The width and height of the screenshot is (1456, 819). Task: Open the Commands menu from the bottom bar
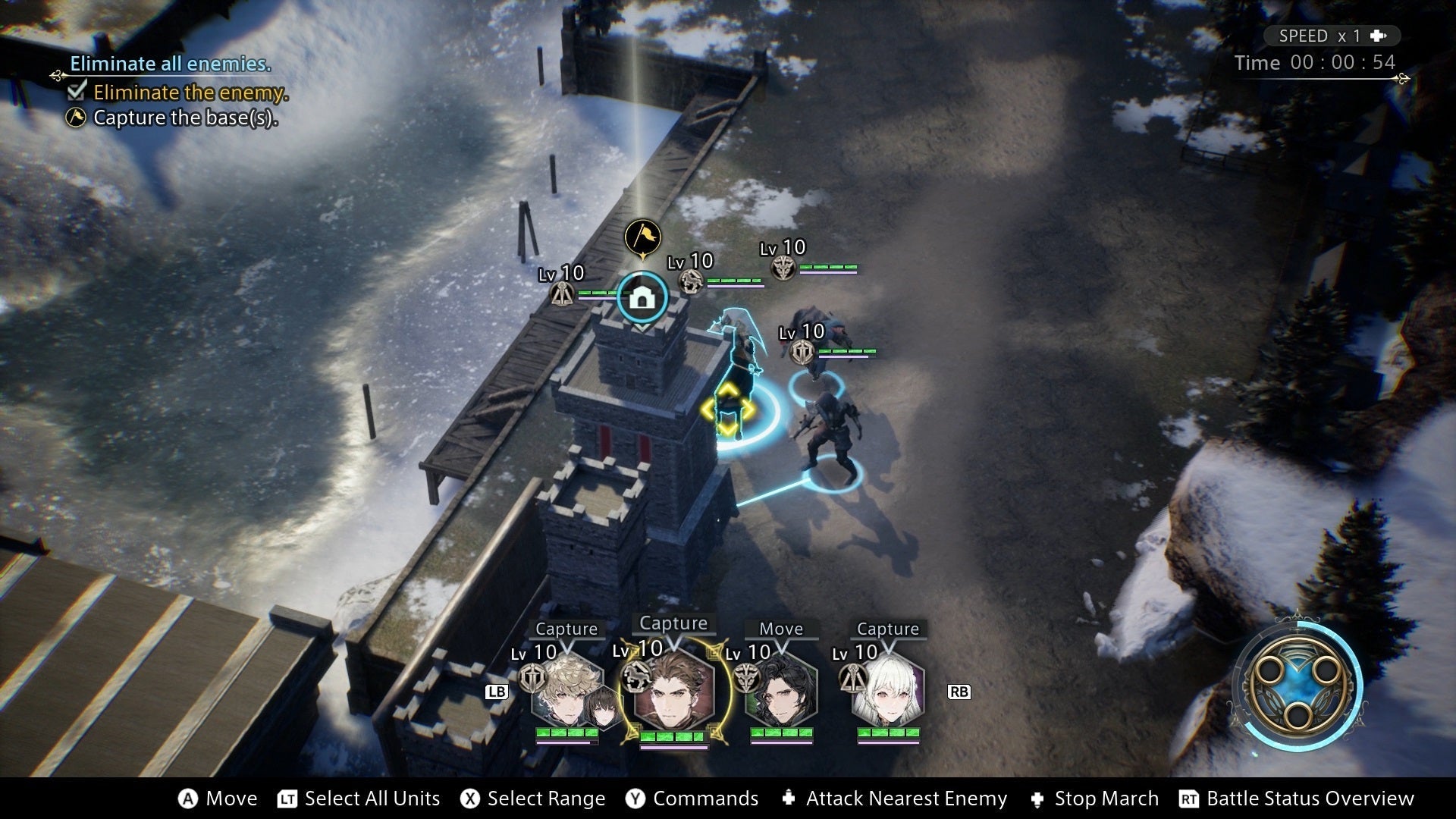tap(692, 798)
